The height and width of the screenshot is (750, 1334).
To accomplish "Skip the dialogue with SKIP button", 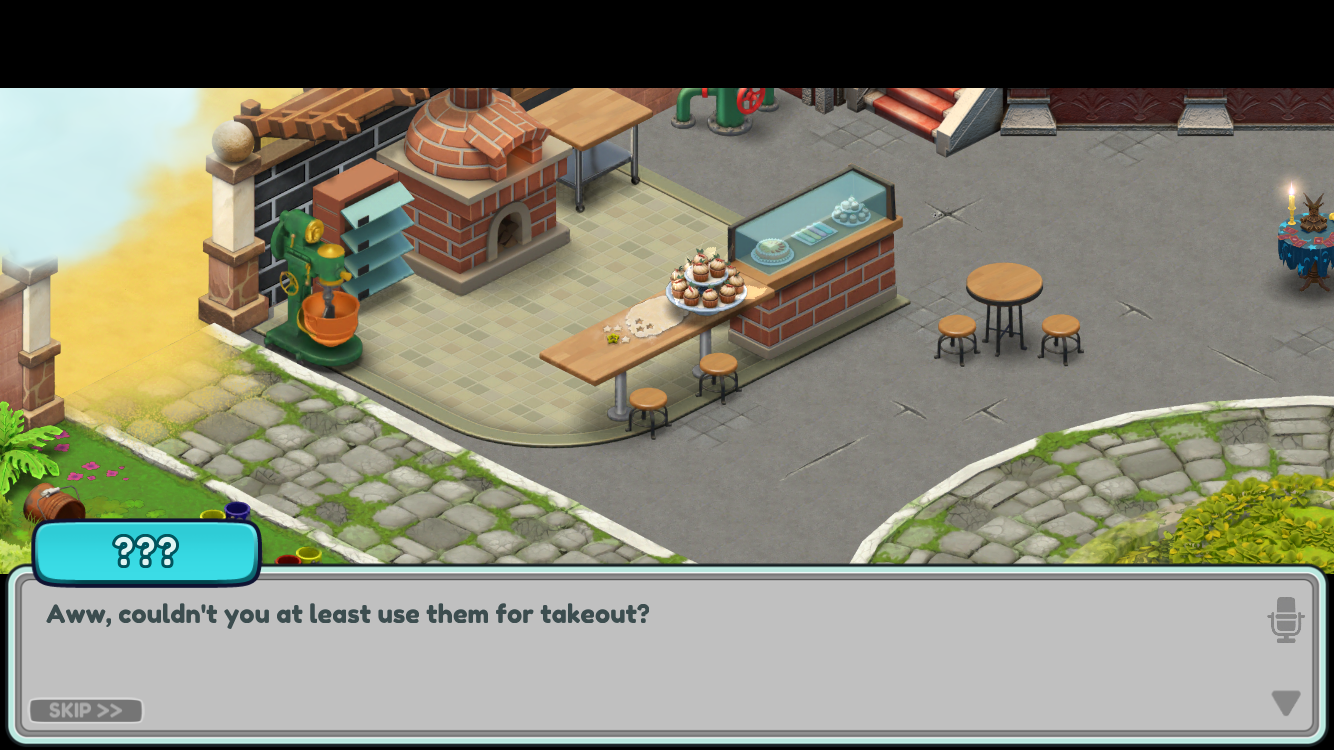I will [86, 710].
